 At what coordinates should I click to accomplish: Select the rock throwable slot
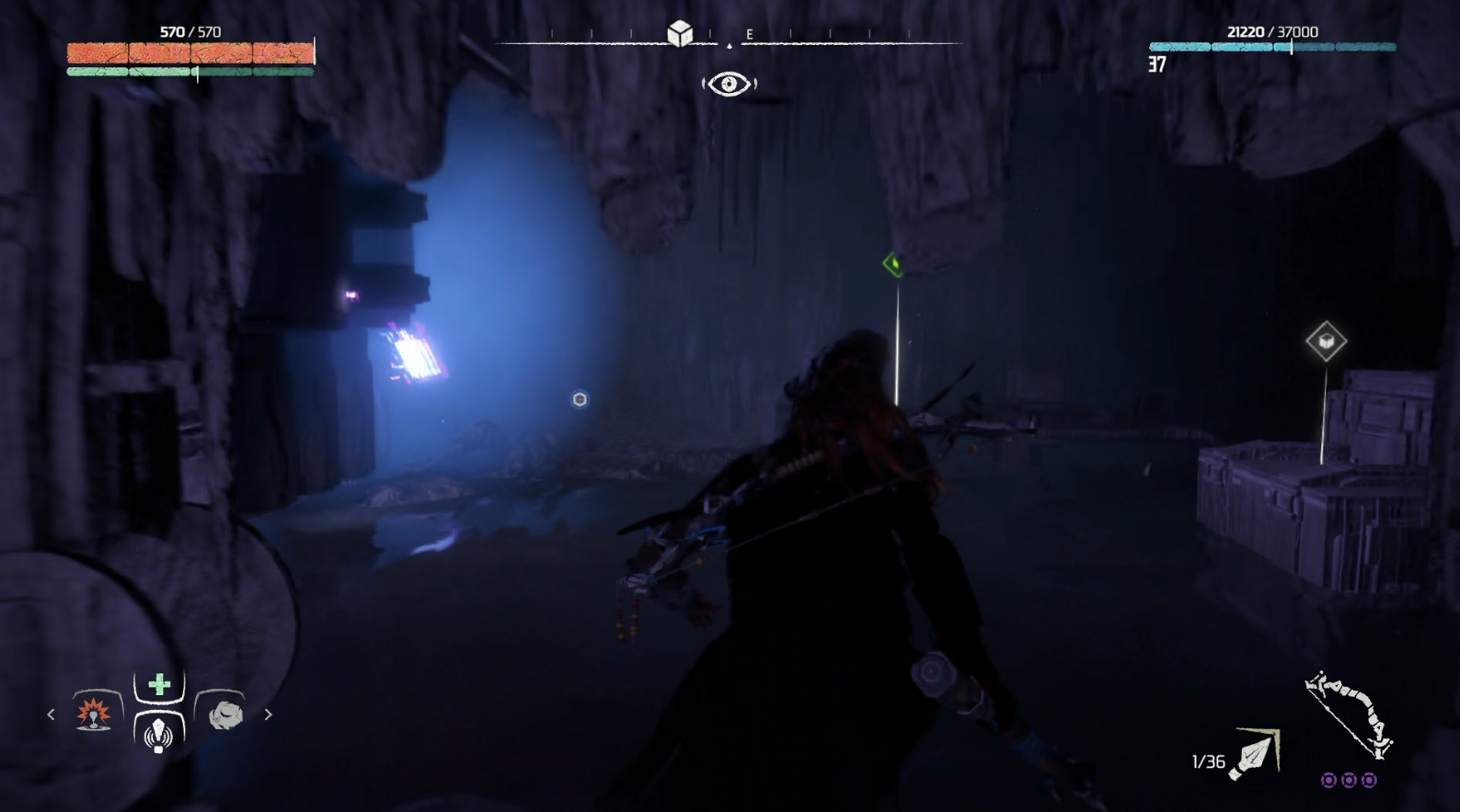click(224, 714)
